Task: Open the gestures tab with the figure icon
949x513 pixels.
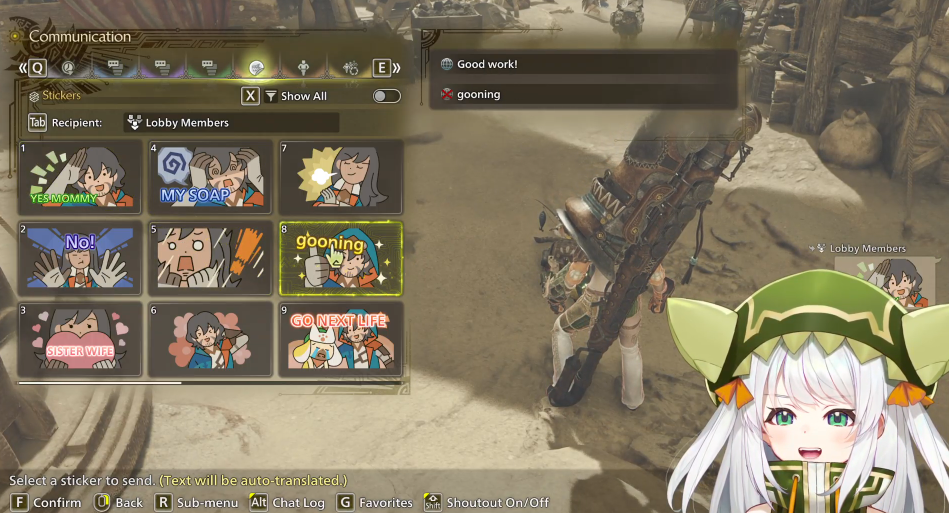Action: click(x=304, y=68)
